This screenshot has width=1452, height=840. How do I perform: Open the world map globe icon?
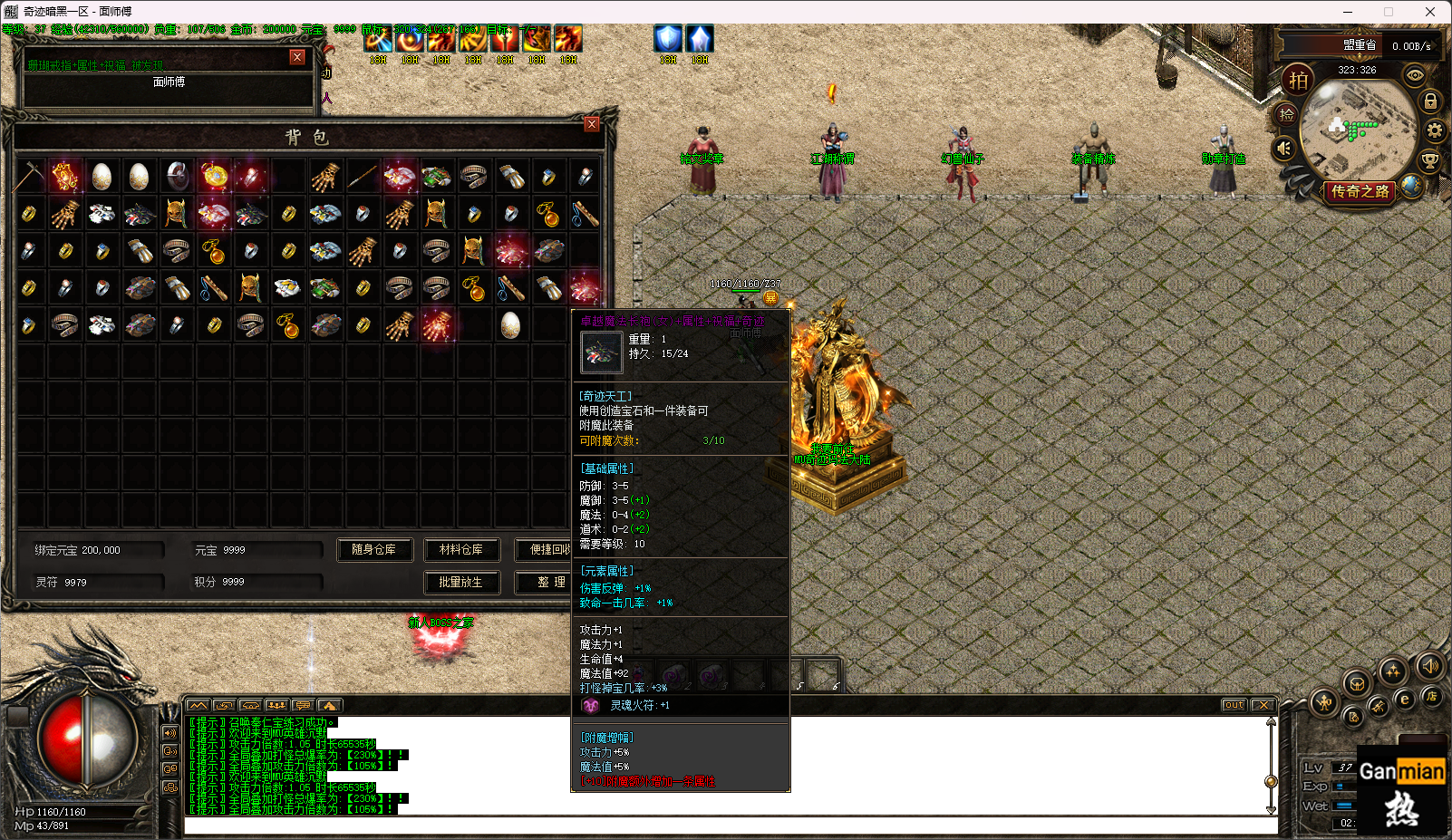click(x=1410, y=185)
